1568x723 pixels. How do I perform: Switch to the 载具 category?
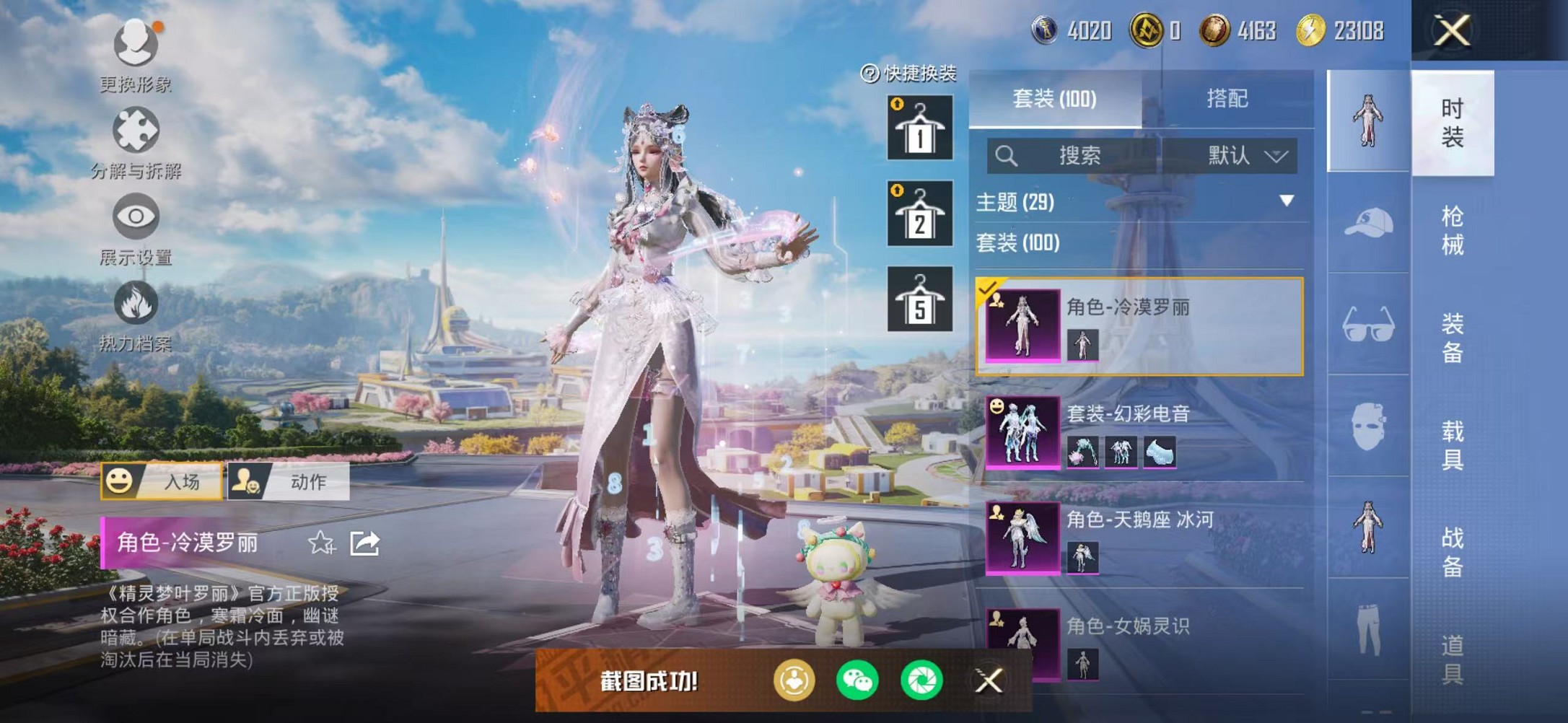pos(1452,445)
